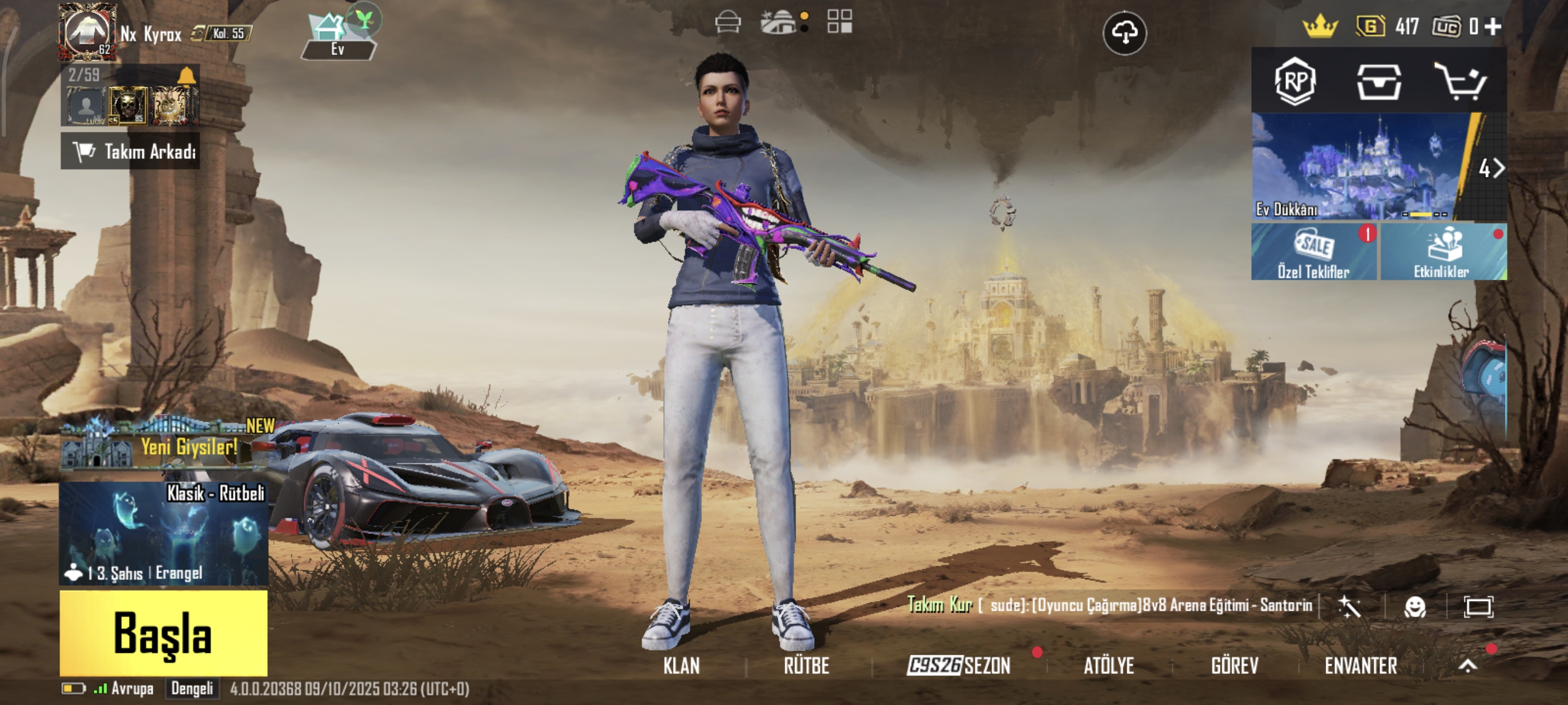Open Özel Teklifler sale offers
1568x705 pixels.
pos(1314,252)
